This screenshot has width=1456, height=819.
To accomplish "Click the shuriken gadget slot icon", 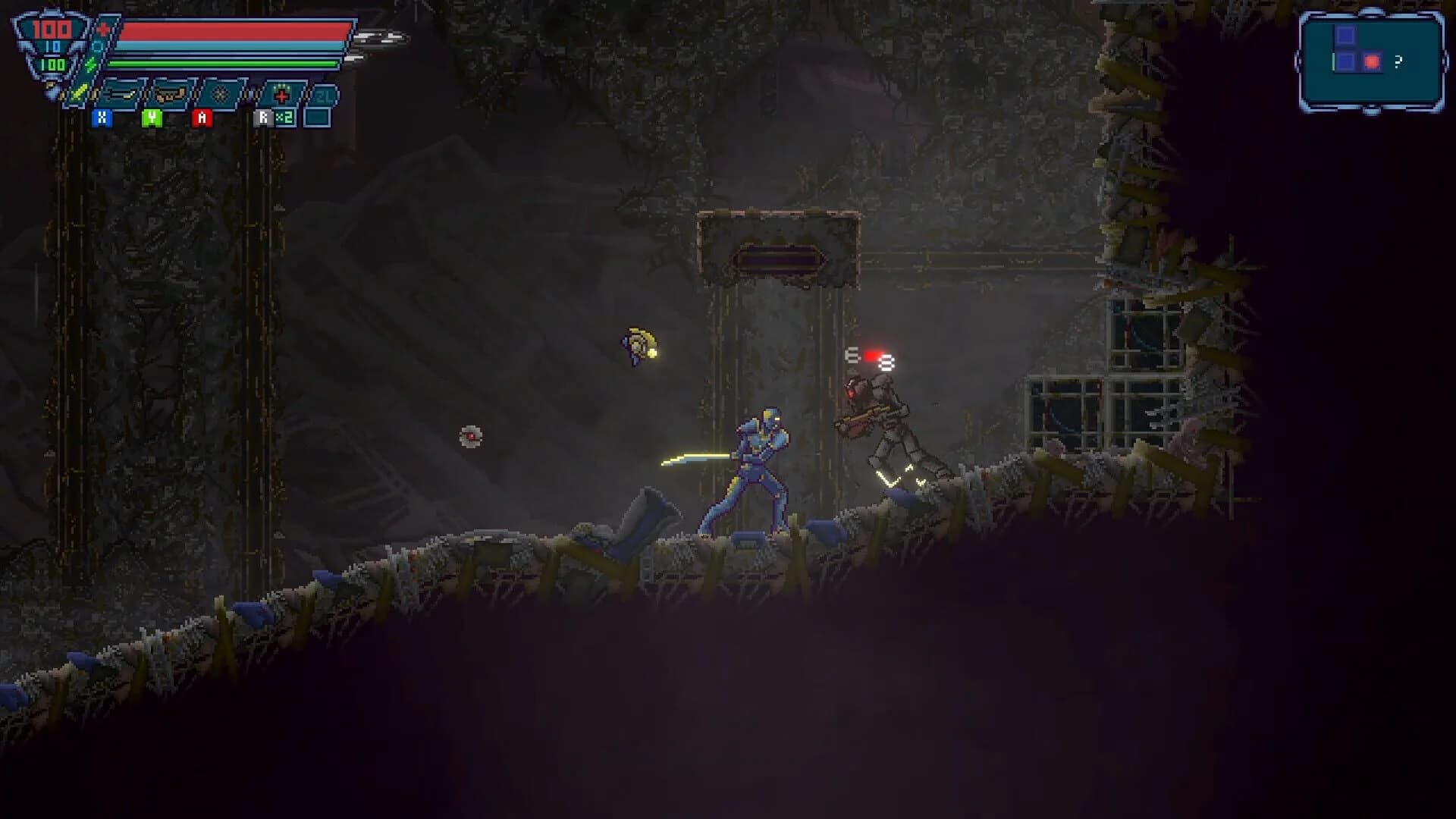I will pyautogui.click(x=219, y=94).
